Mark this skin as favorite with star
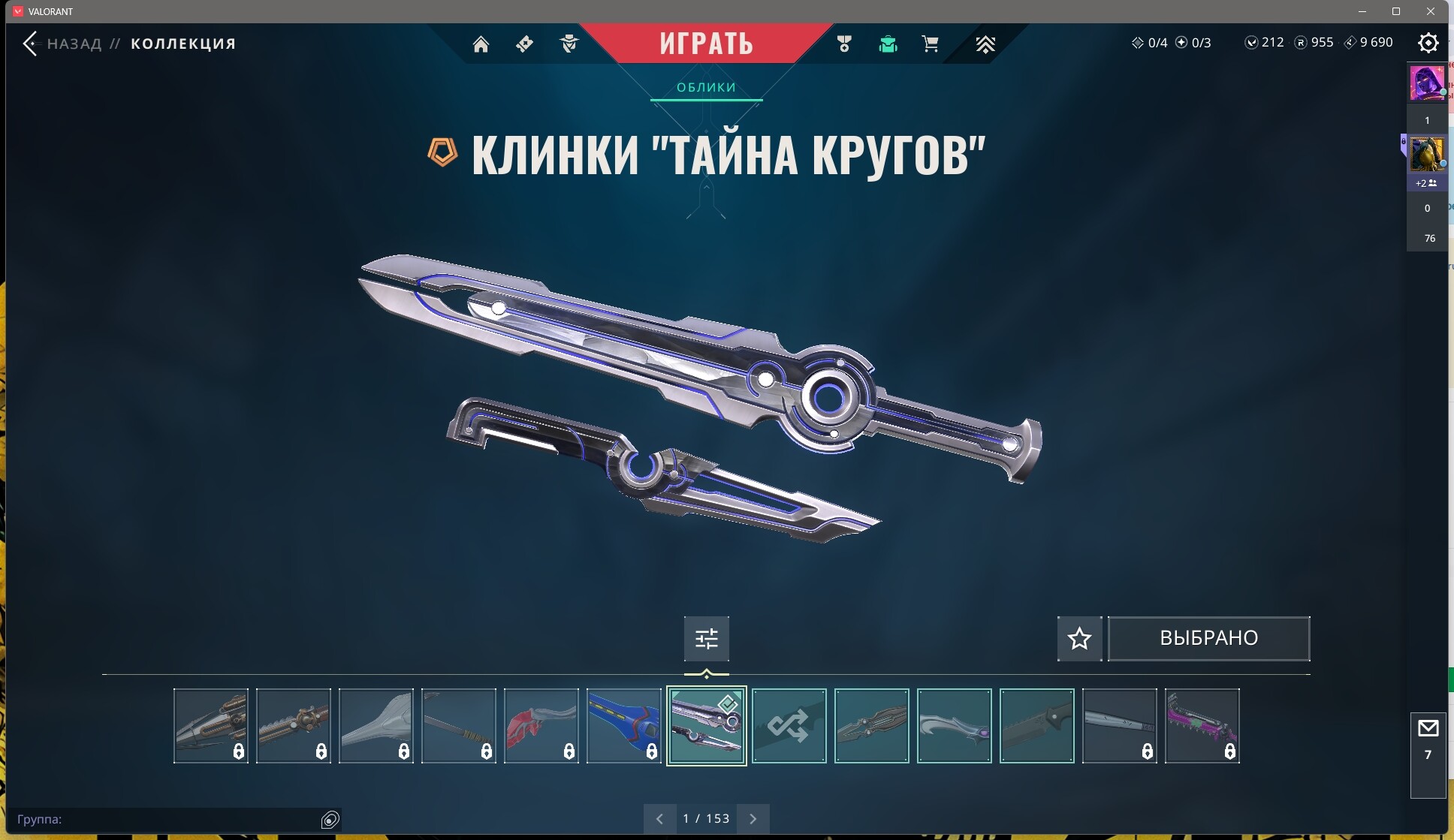This screenshot has width=1454, height=840. point(1079,639)
